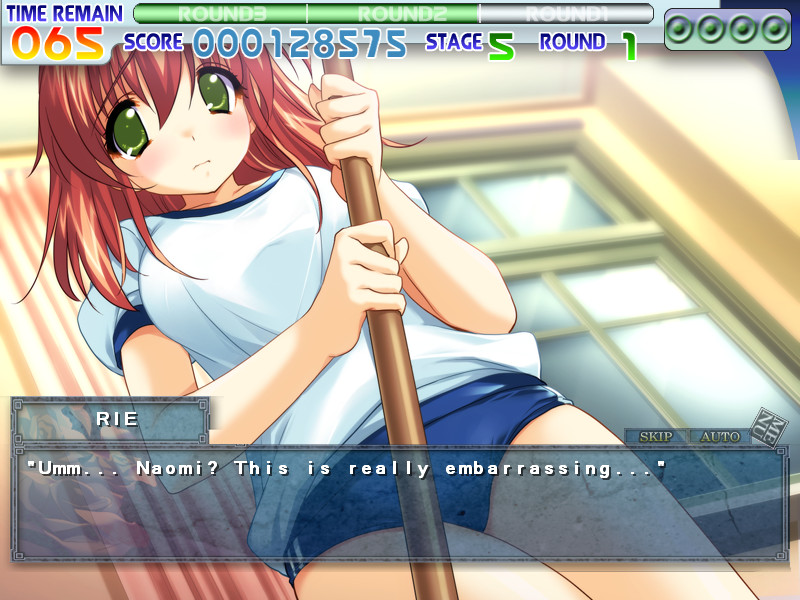
Task: Open the tilted MENU button
Action: (x=770, y=426)
